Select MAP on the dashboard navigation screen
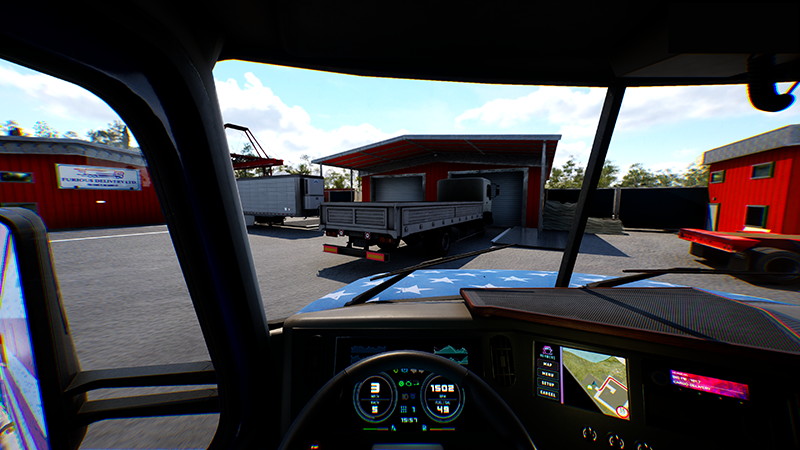The width and height of the screenshot is (800, 450). [x=547, y=364]
